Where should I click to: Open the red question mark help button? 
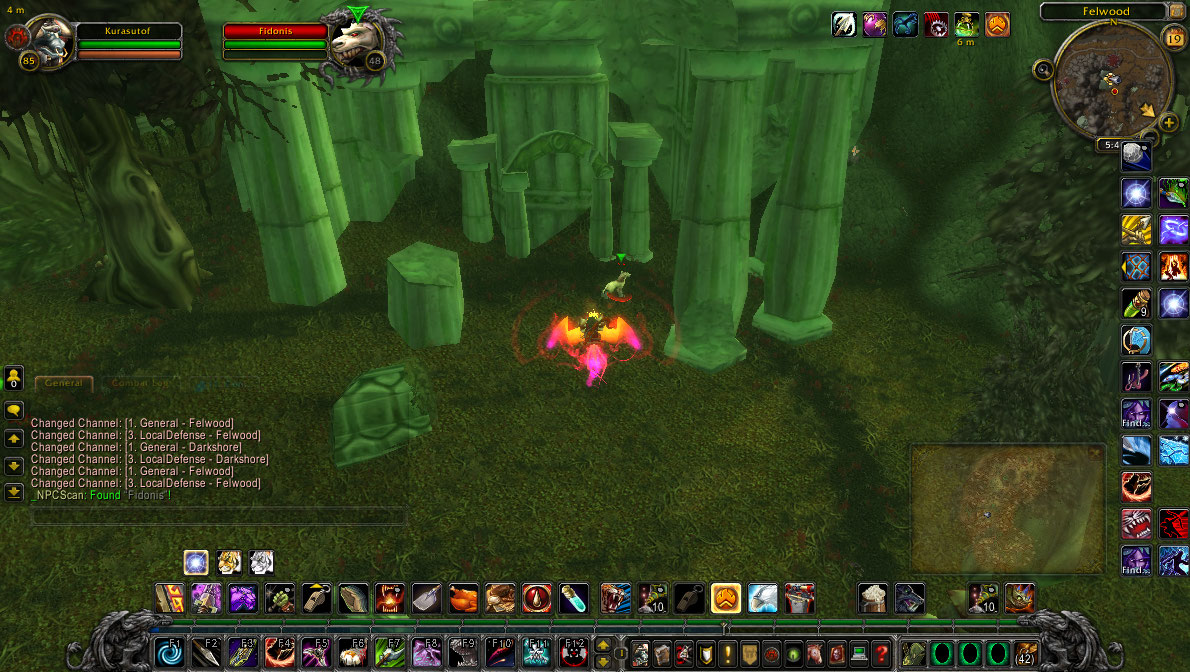pos(881,655)
